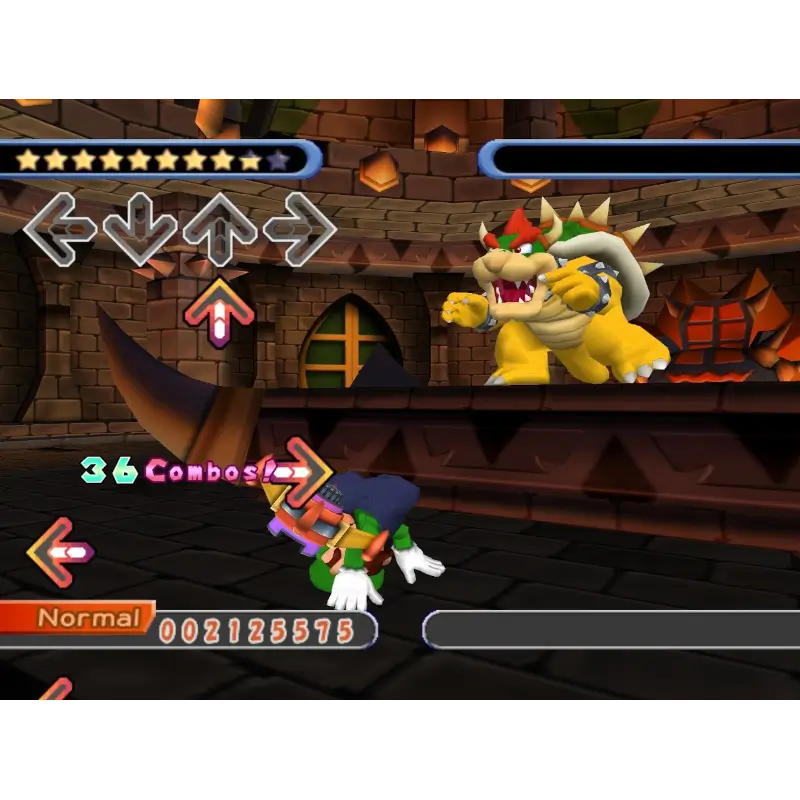800x800 pixels.
Task: Hit the left arrow step-zone target
Action: (x=59, y=228)
